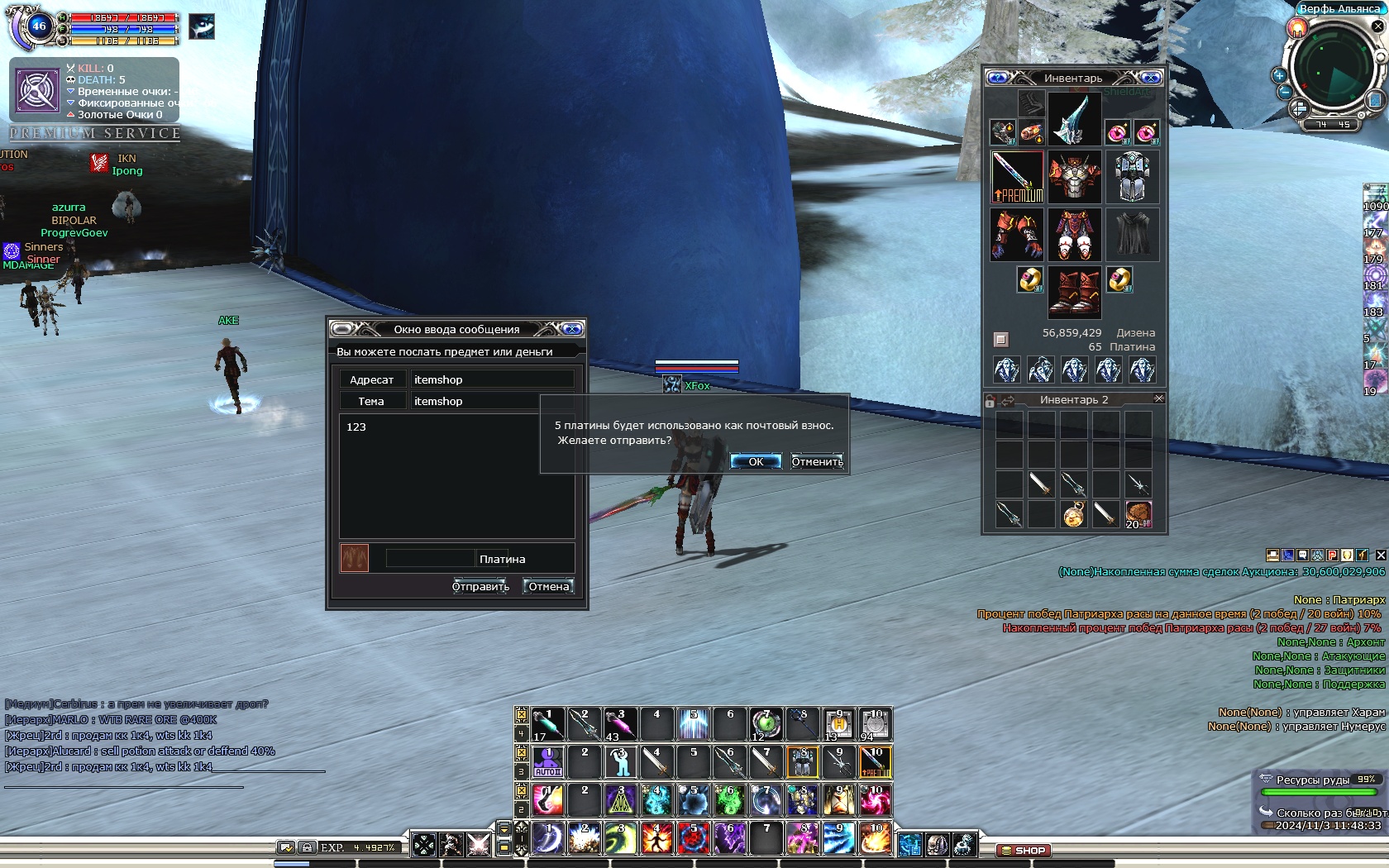Enter an amount in the Платина field
1389x868 pixels.
(x=430, y=559)
